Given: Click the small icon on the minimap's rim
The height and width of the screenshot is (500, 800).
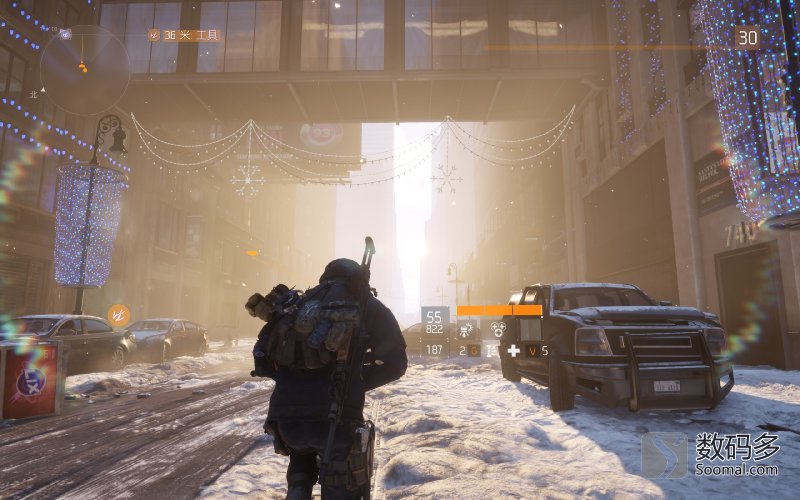Looking at the screenshot, I should (x=65, y=34).
